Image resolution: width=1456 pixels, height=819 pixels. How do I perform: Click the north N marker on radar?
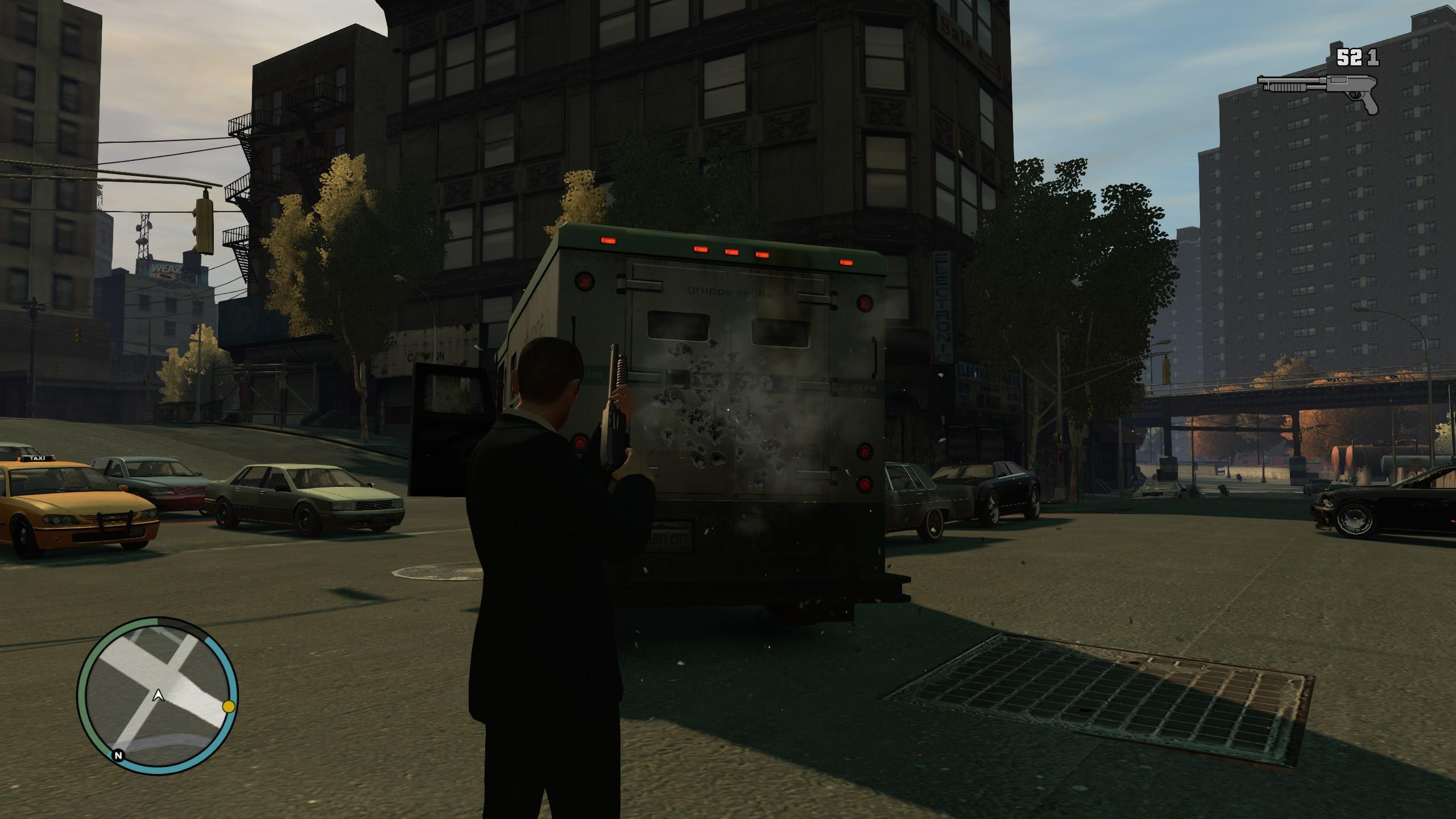118,755
